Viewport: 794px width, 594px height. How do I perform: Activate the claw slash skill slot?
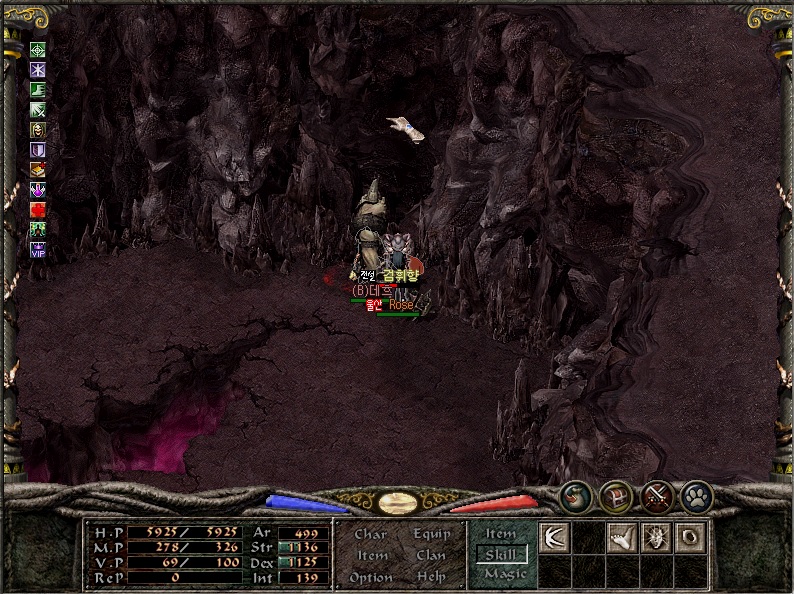coord(554,538)
